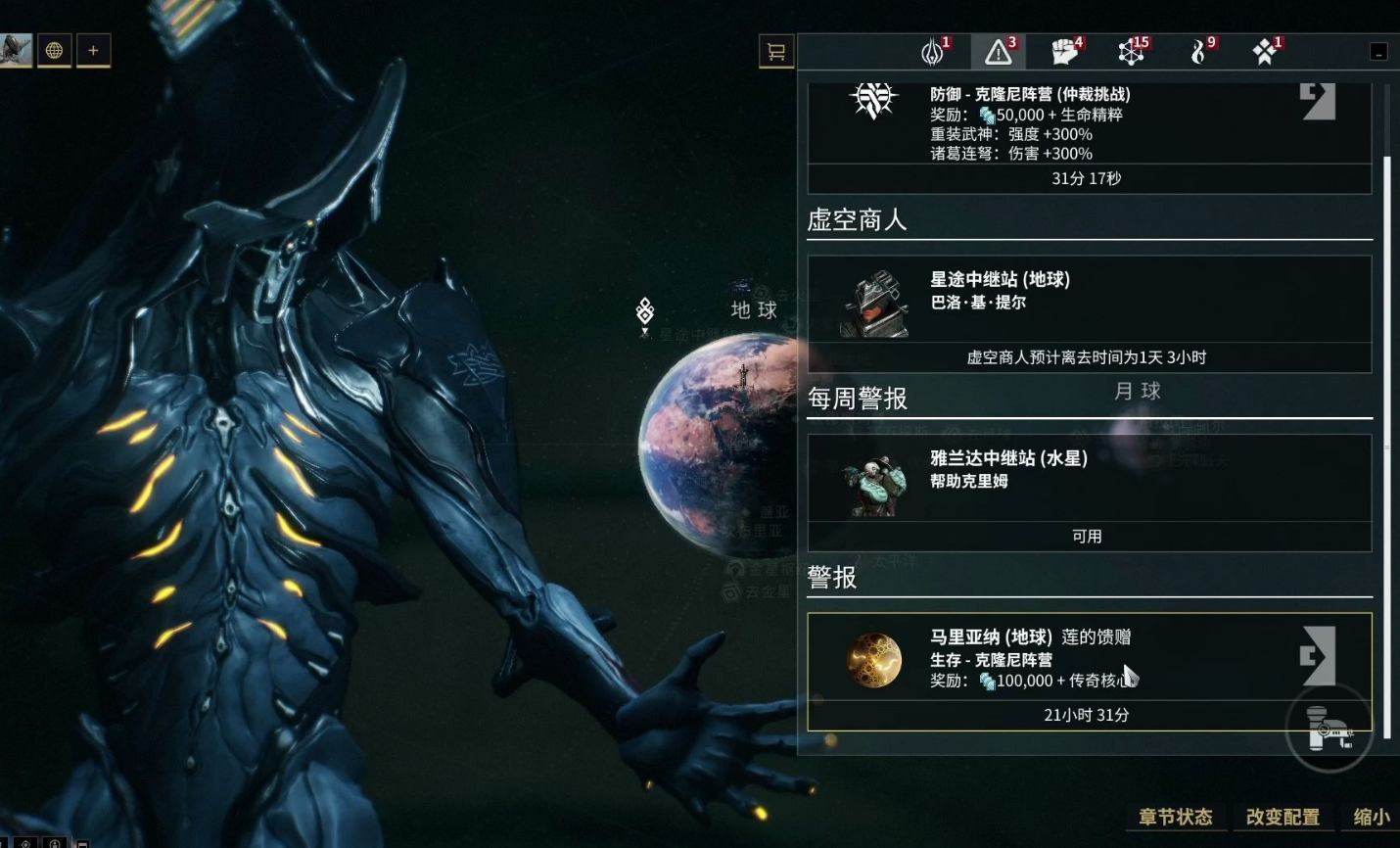
Task: Minimize the world state panel
Action: click(x=1378, y=52)
